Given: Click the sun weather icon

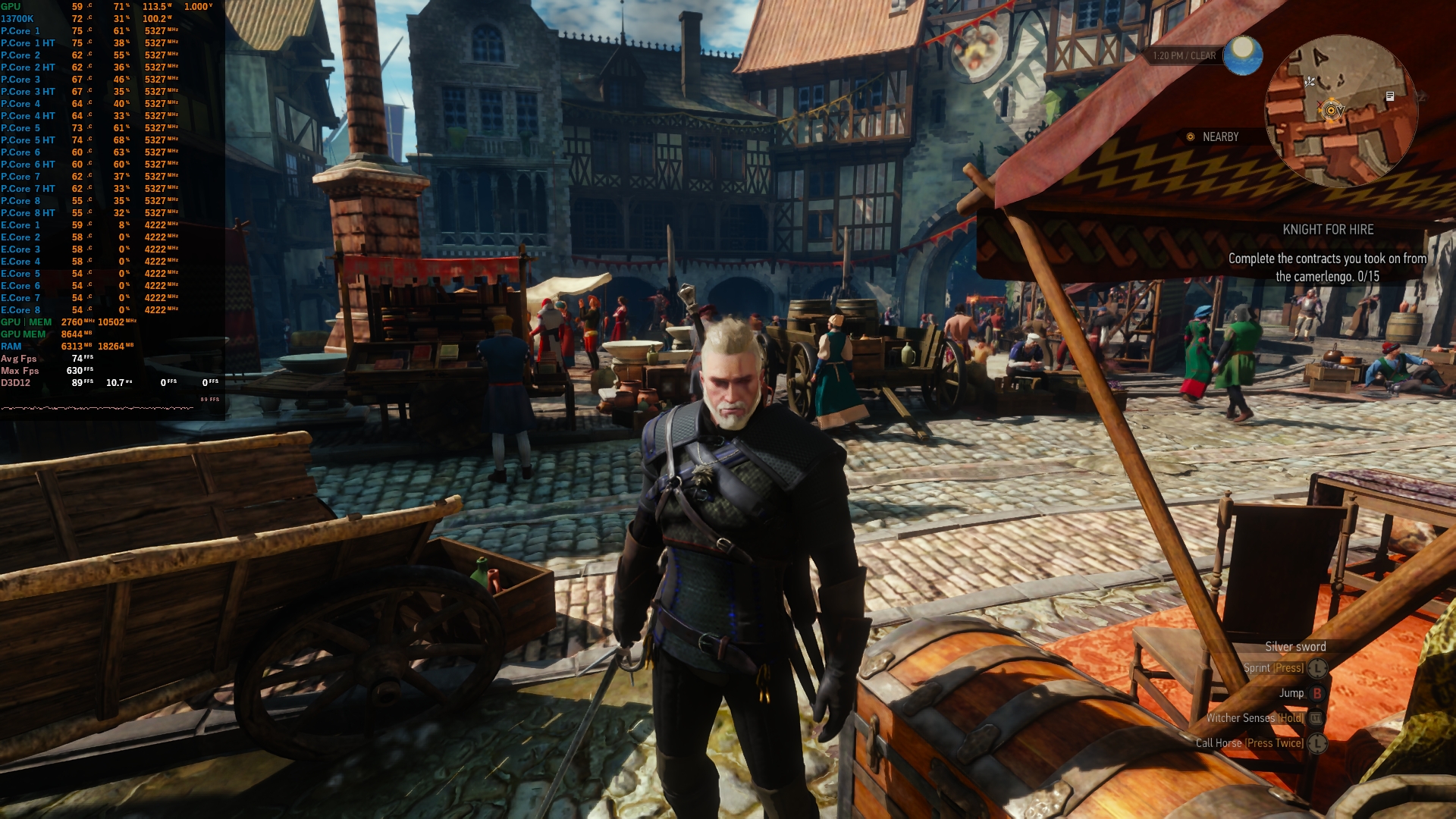Looking at the screenshot, I should pyautogui.click(x=1243, y=55).
